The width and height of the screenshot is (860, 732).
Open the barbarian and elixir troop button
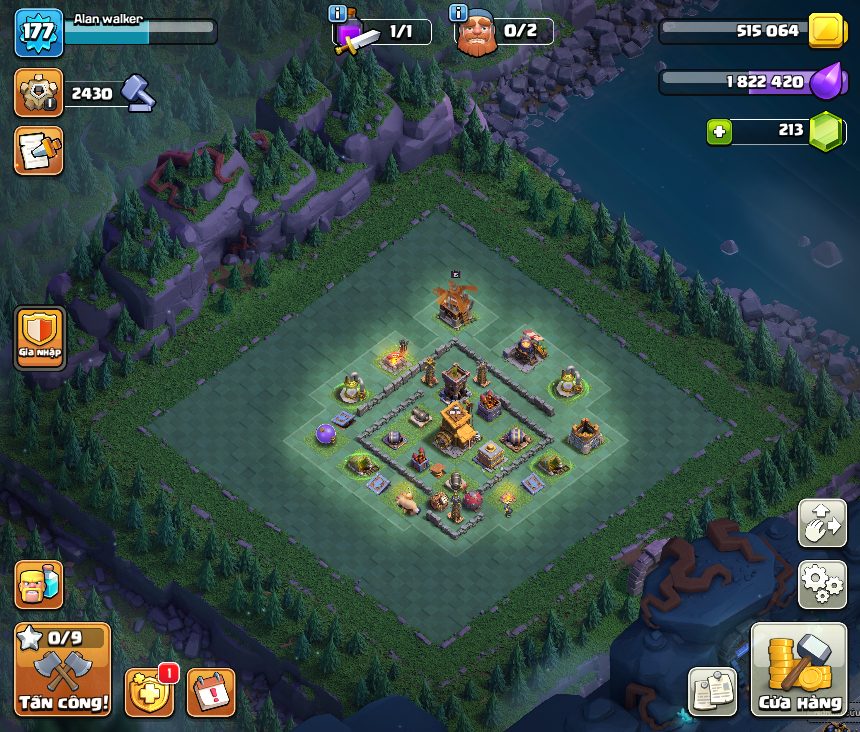click(x=38, y=585)
